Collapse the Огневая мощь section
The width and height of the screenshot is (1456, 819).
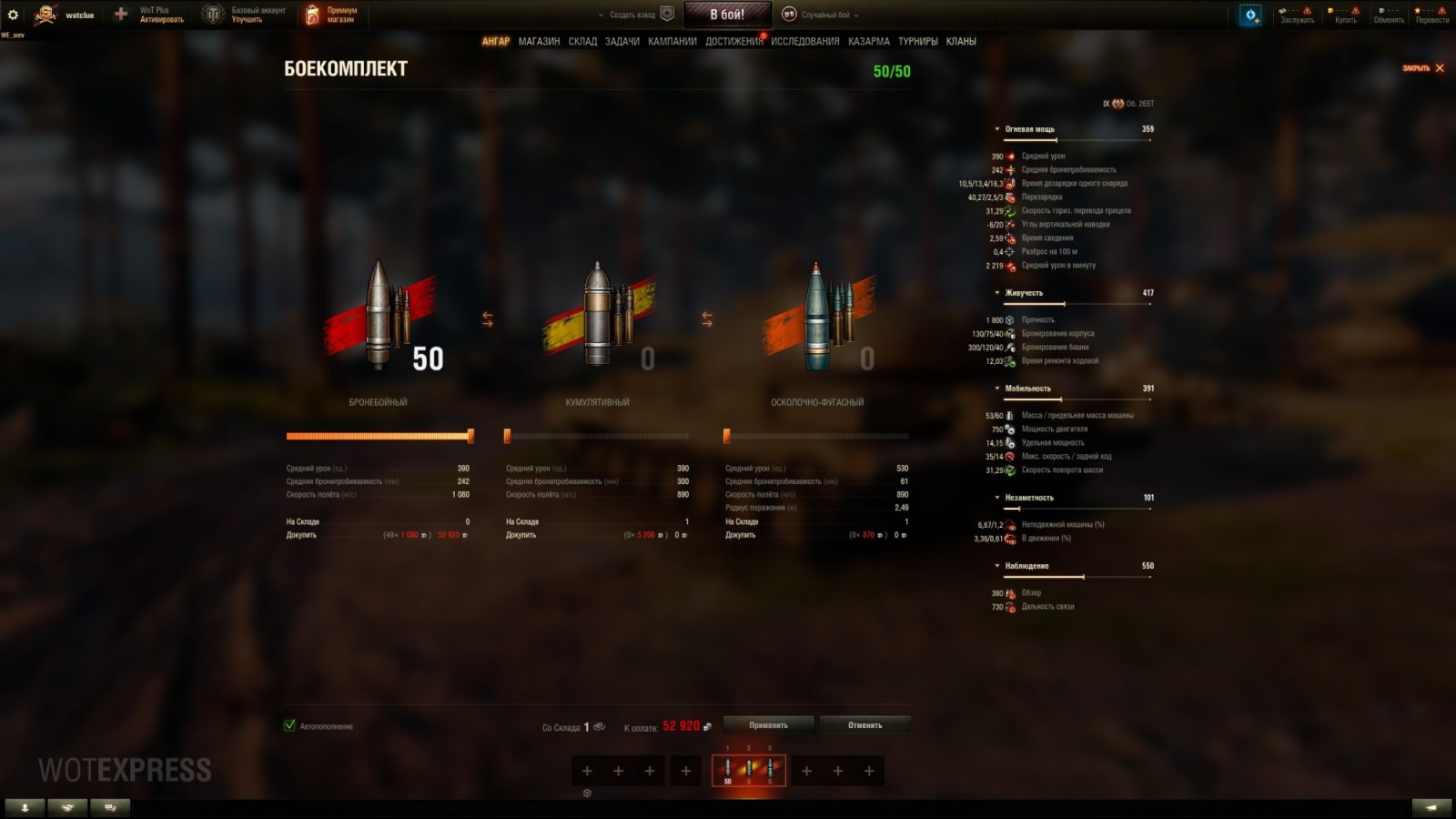click(x=998, y=128)
